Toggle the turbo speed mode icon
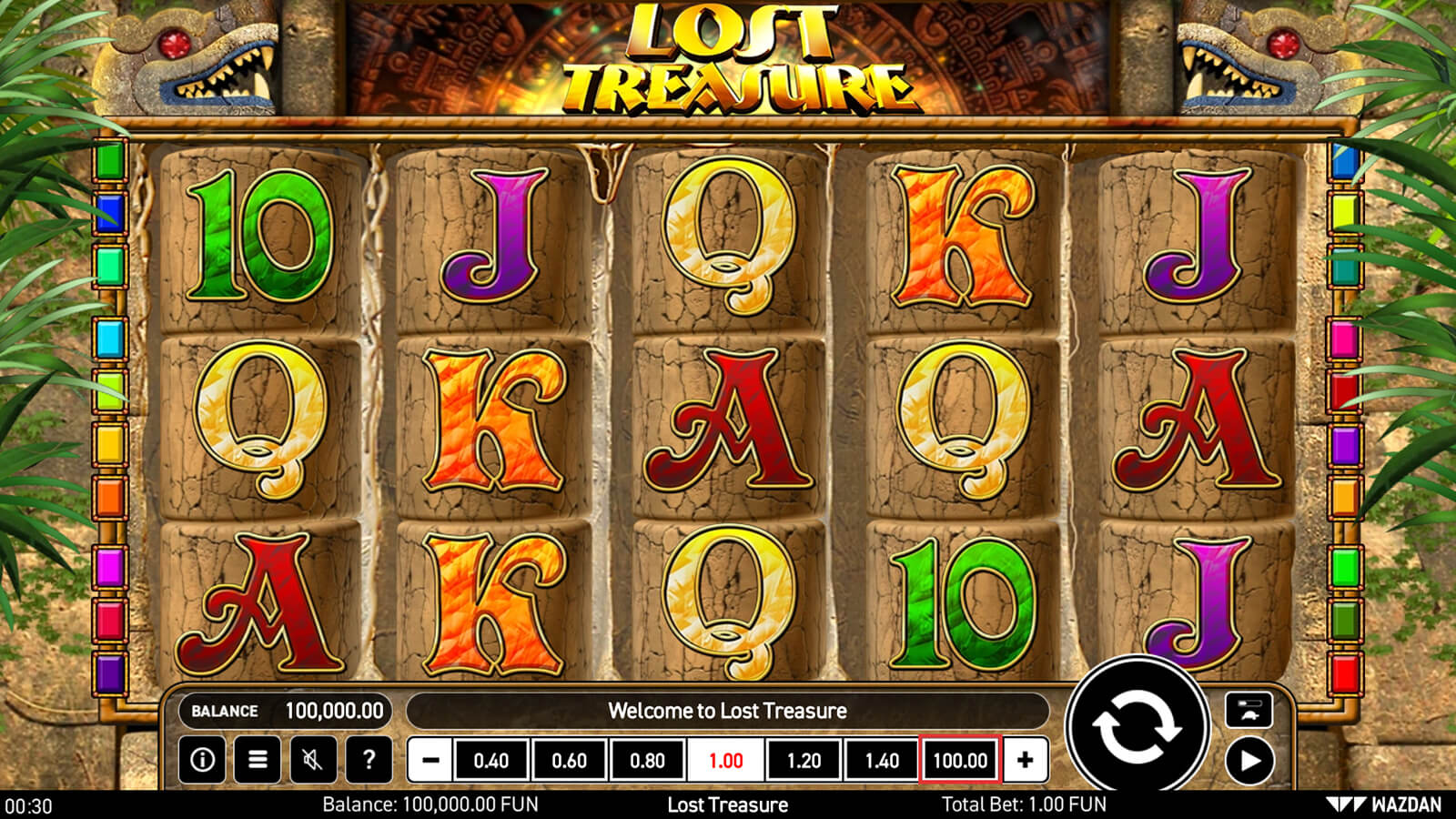 (1249, 710)
